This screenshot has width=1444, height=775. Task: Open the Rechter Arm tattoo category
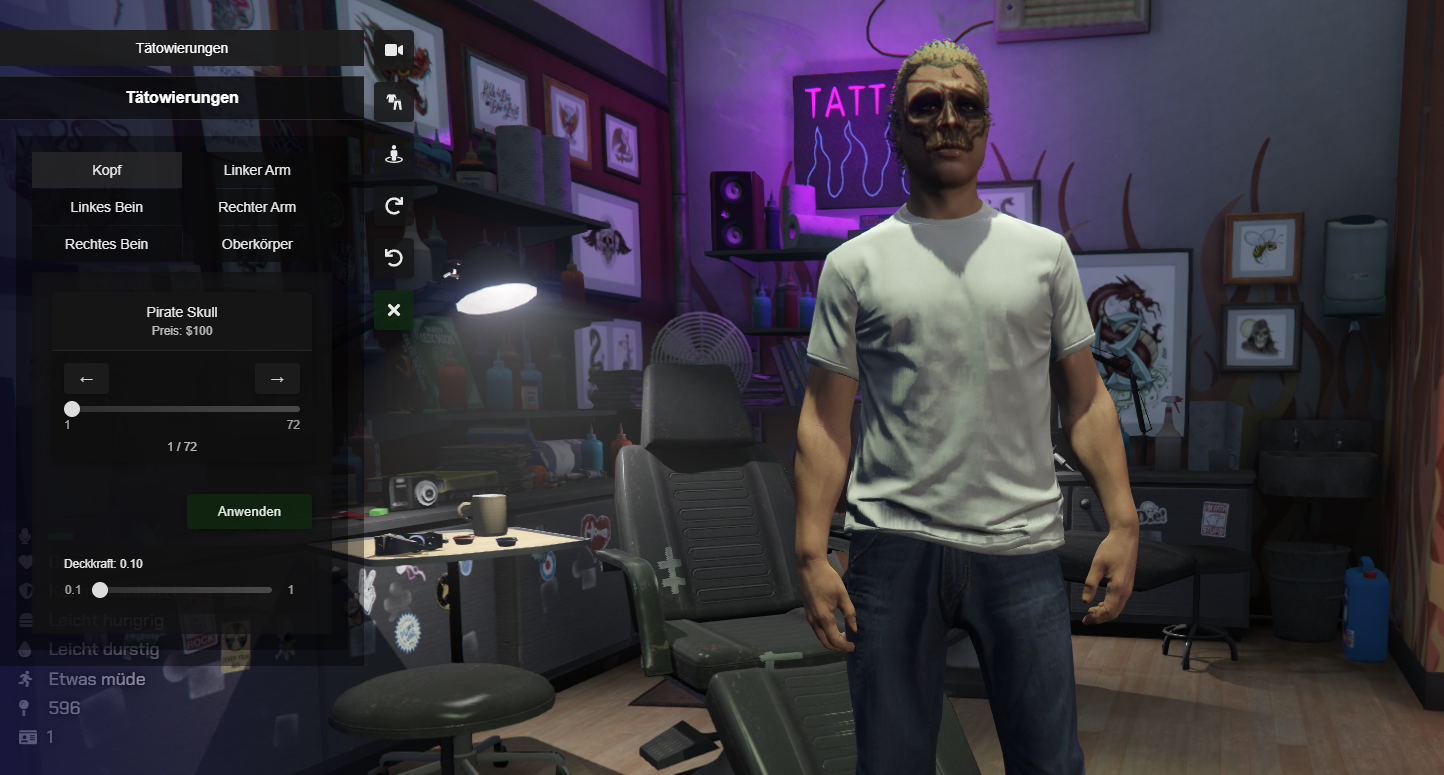pyautogui.click(x=257, y=207)
